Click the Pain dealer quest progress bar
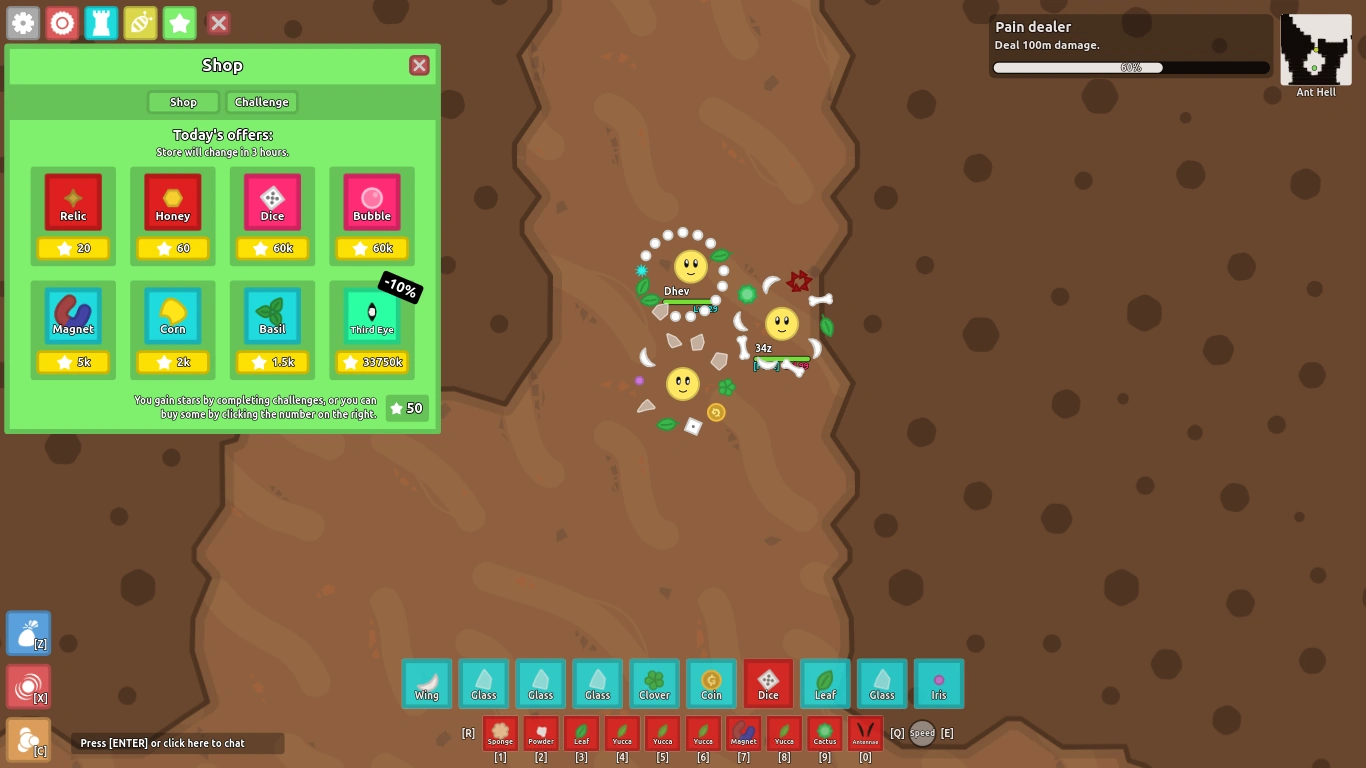The image size is (1366, 768). point(1130,67)
